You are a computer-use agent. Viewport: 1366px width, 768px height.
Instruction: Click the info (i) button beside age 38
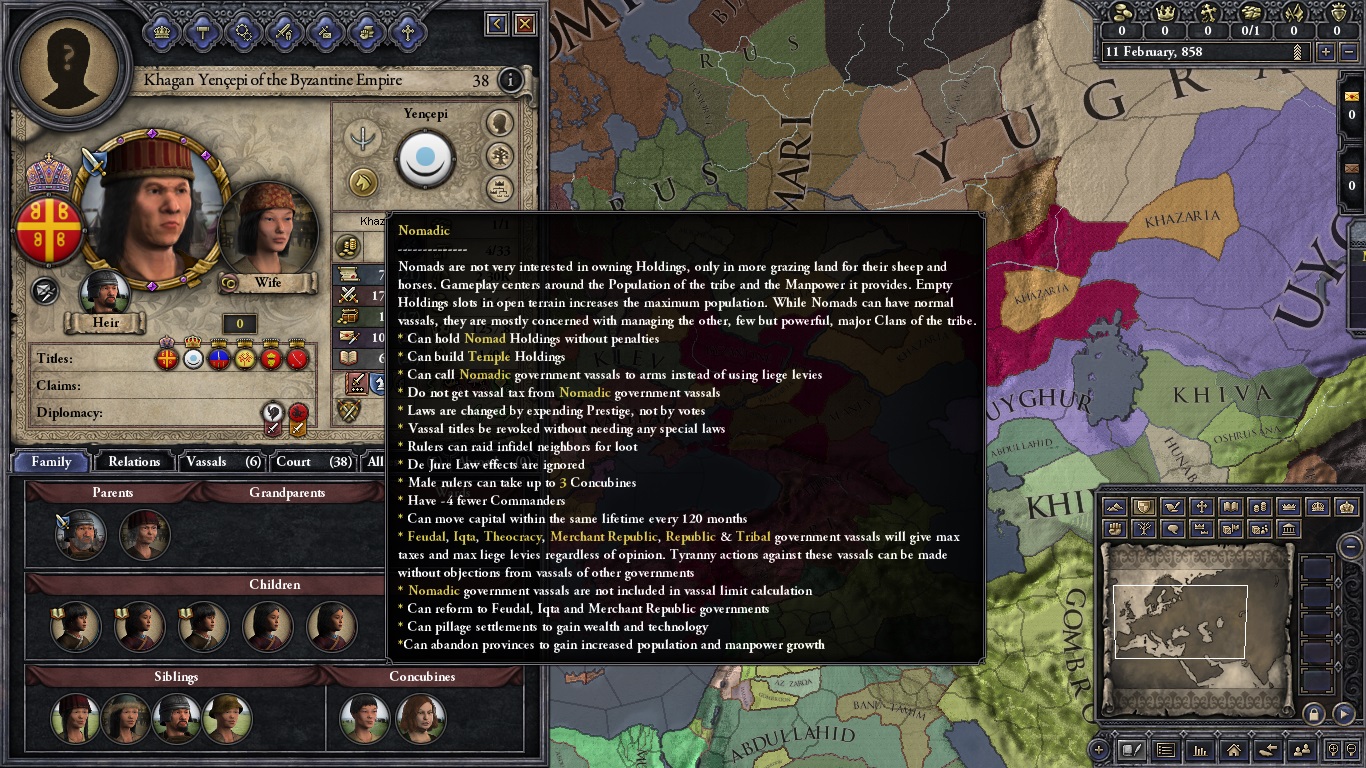click(511, 80)
